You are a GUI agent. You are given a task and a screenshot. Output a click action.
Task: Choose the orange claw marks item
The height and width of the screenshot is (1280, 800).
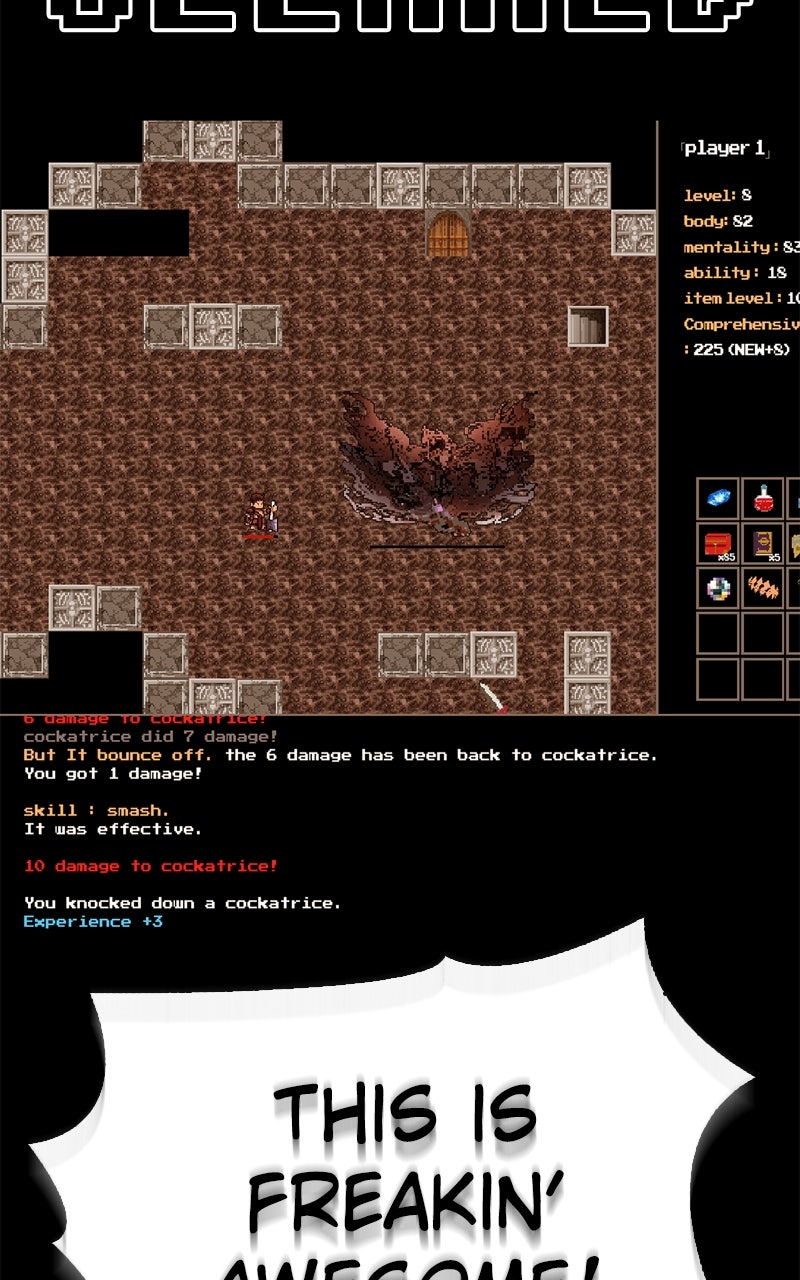point(763,588)
